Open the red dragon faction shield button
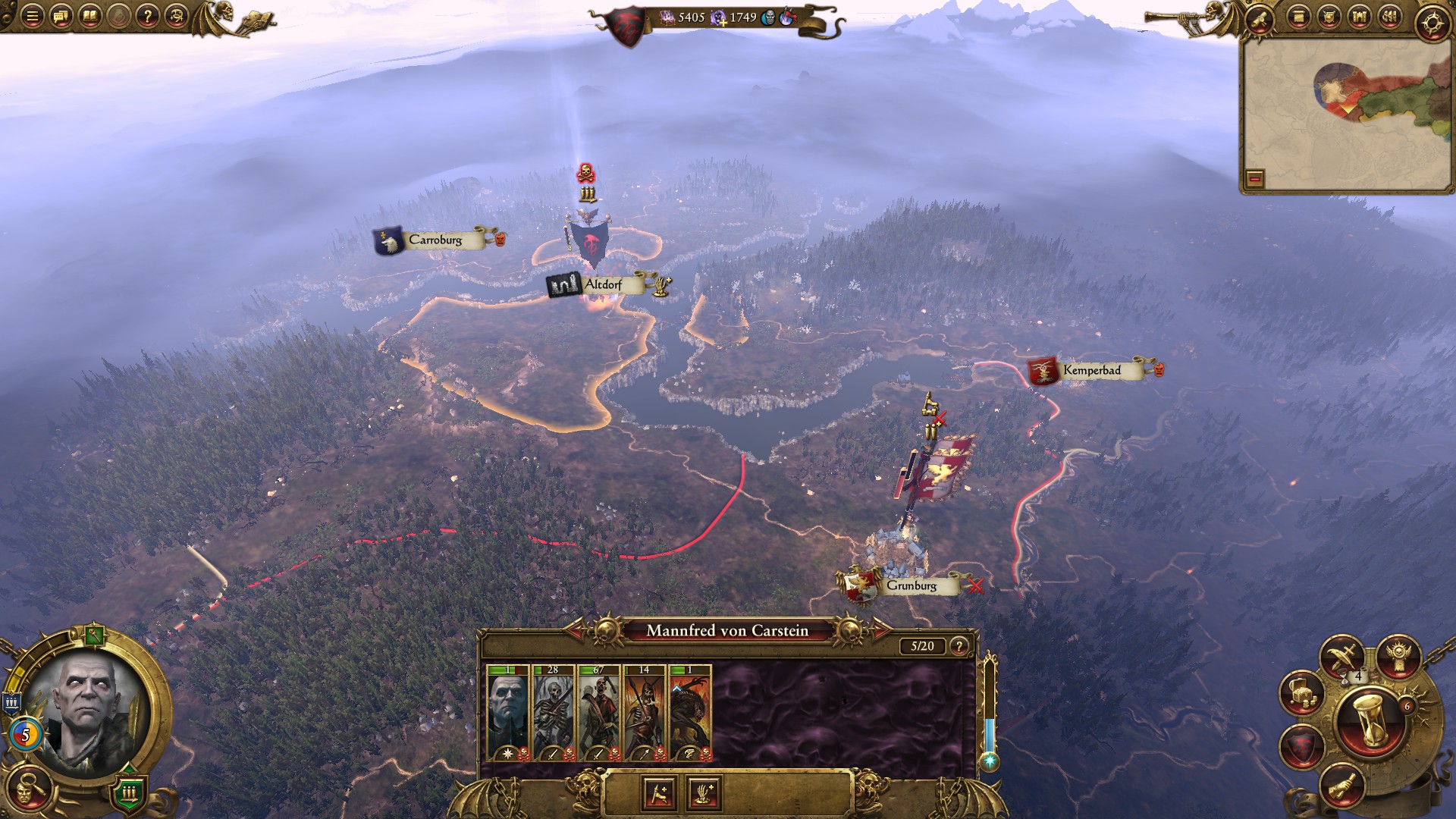This screenshot has height=819, width=1456. (1301, 747)
